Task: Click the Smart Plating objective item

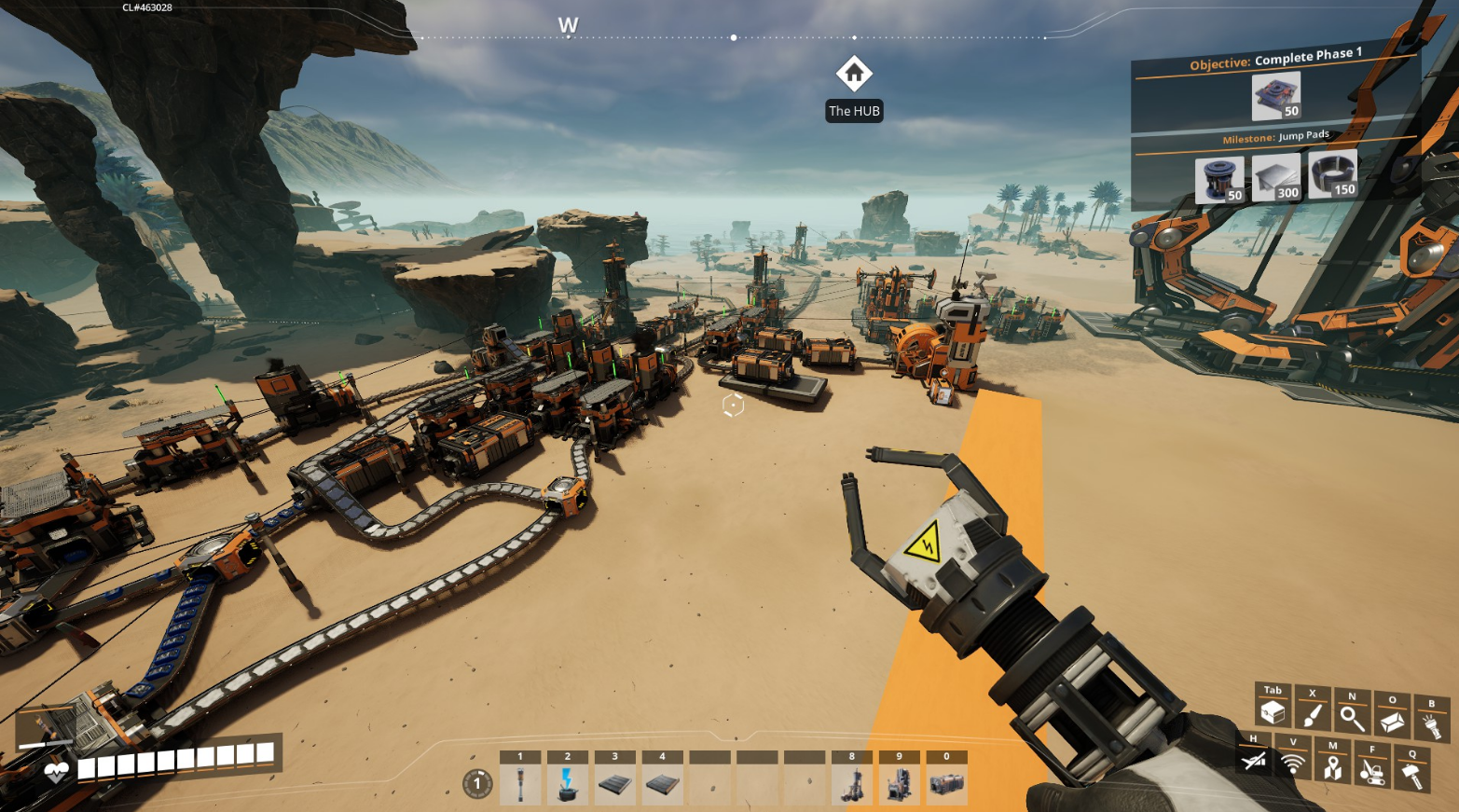Action: pyautogui.click(x=1275, y=96)
